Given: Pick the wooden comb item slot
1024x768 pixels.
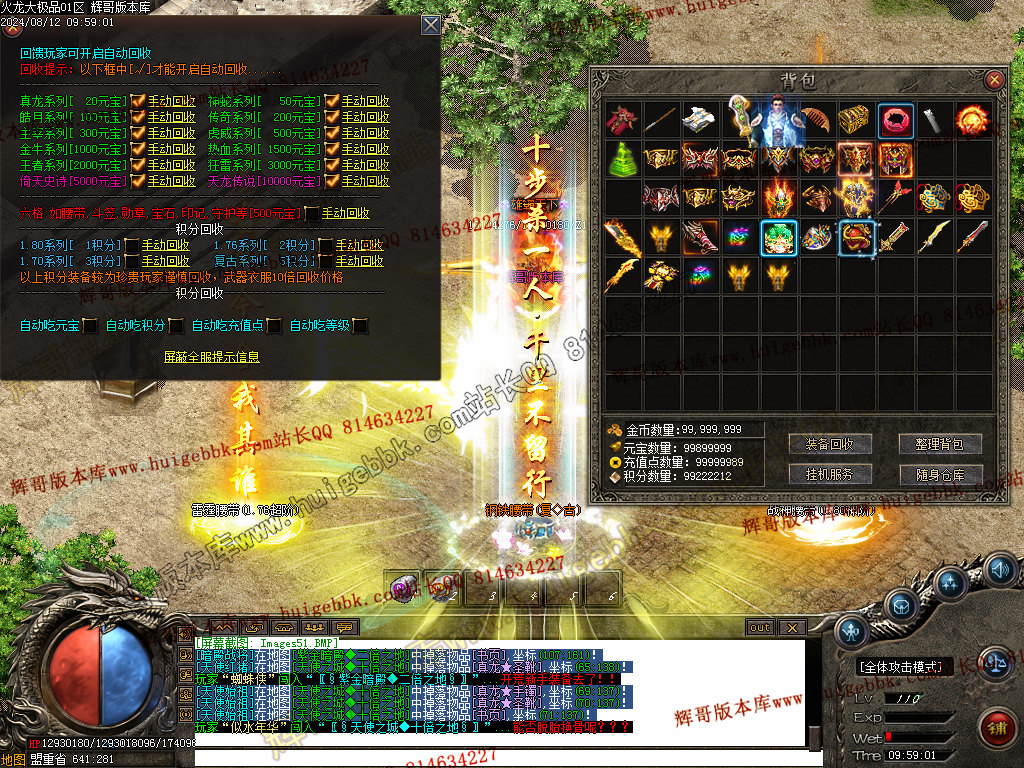Looking at the screenshot, I should tap(817, 120).
